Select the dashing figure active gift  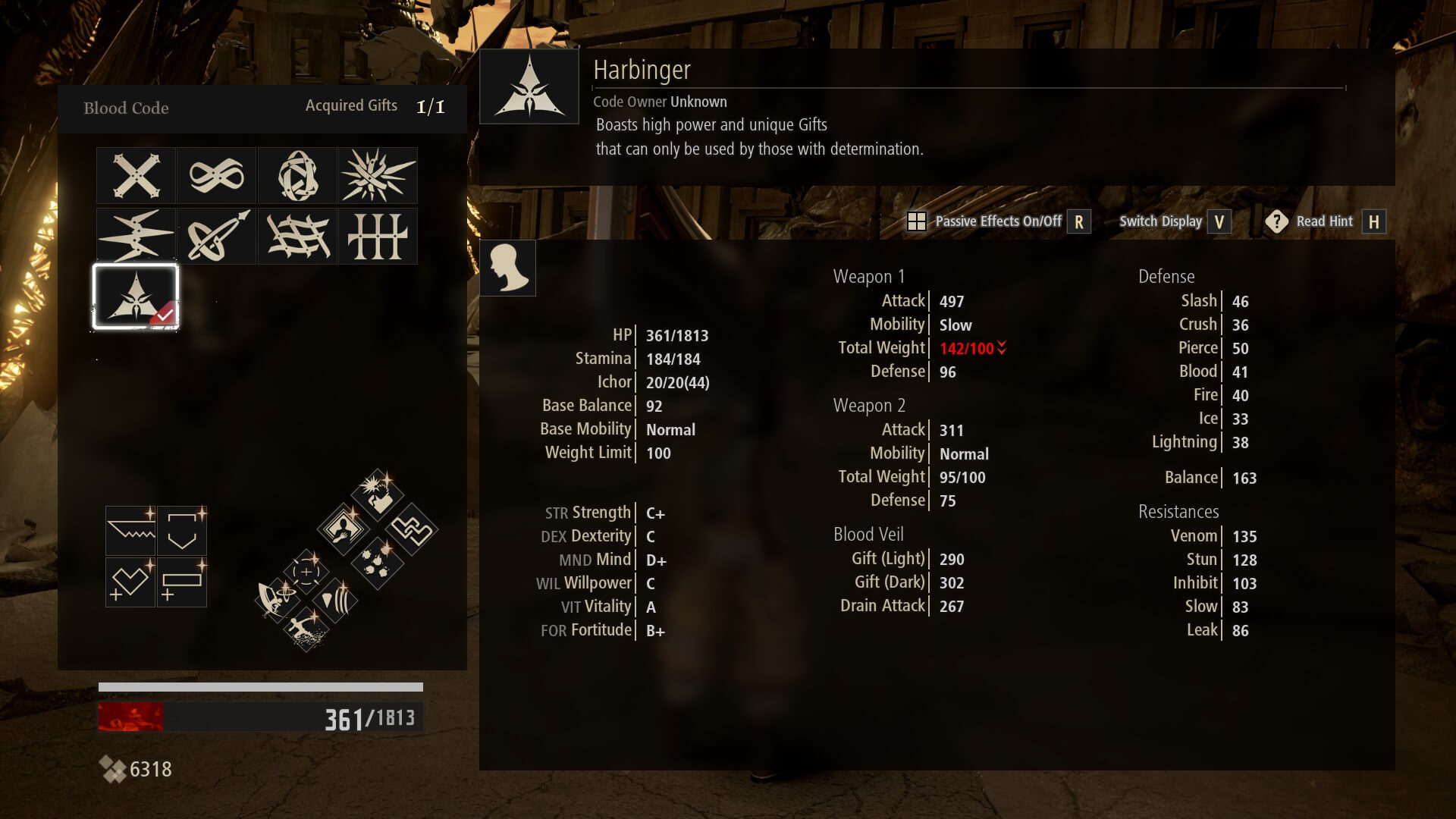click(x=307, y=628)
